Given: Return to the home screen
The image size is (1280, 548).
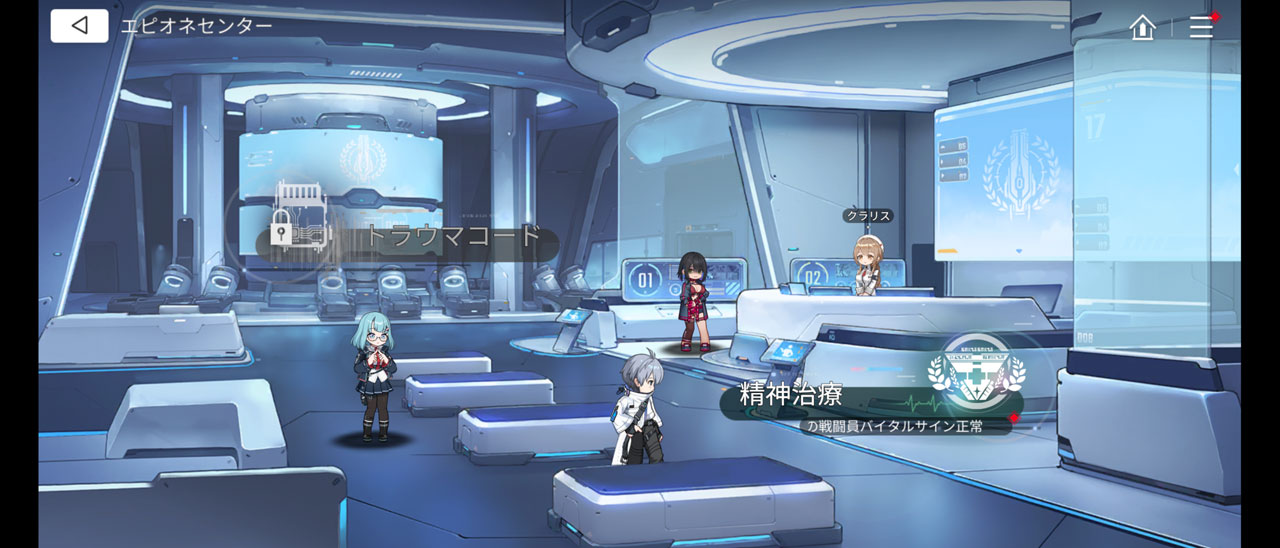Looking at the screenshot, I should tap(1142, 27).
